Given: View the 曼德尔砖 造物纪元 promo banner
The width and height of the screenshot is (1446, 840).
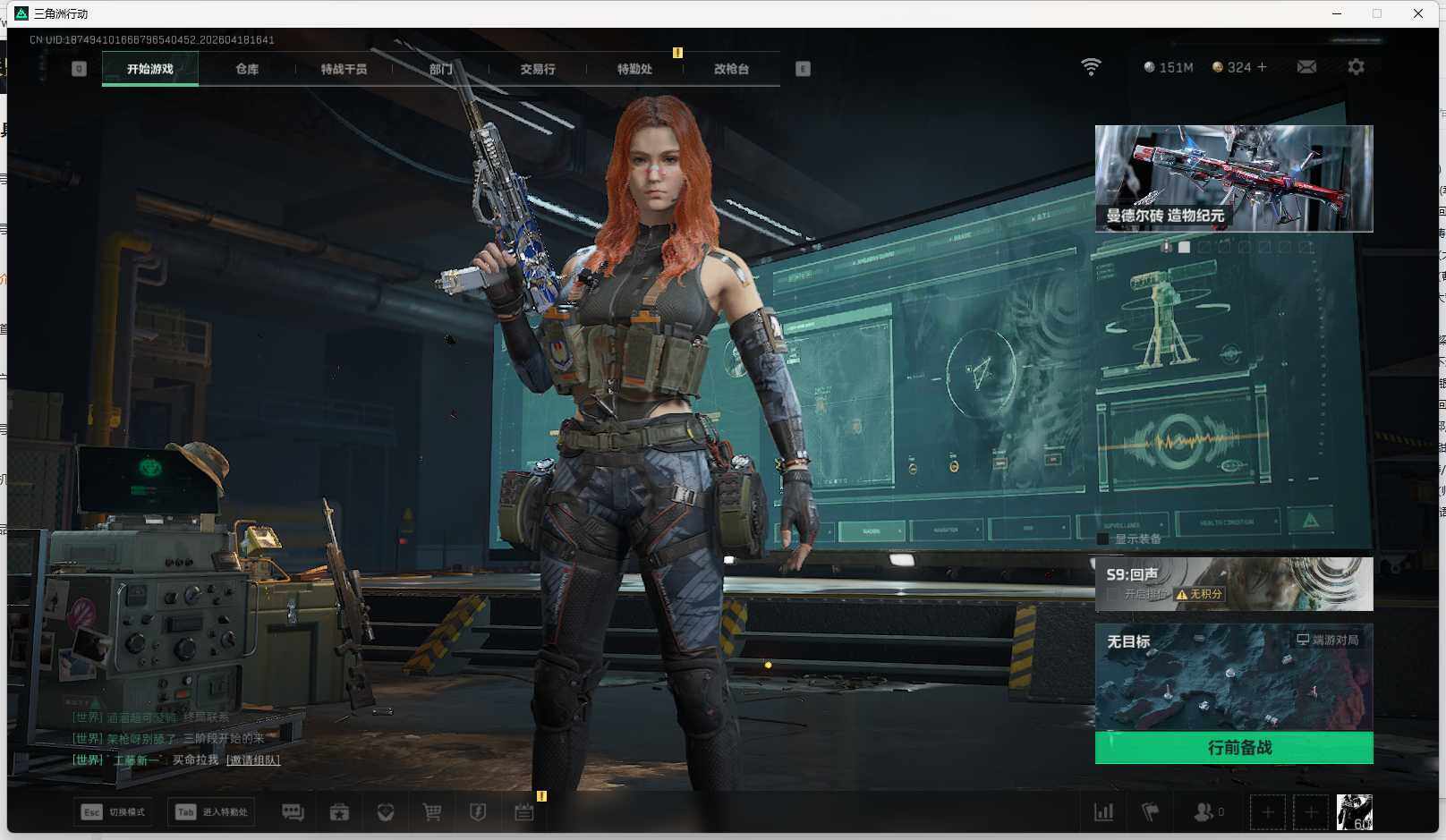Looking at the screenshot, I should point(1233,178).
